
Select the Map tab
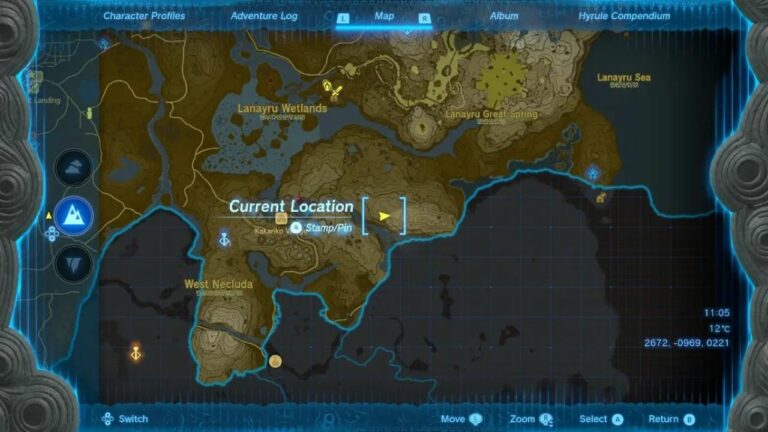pyautogui.click(x=384, y=16)
